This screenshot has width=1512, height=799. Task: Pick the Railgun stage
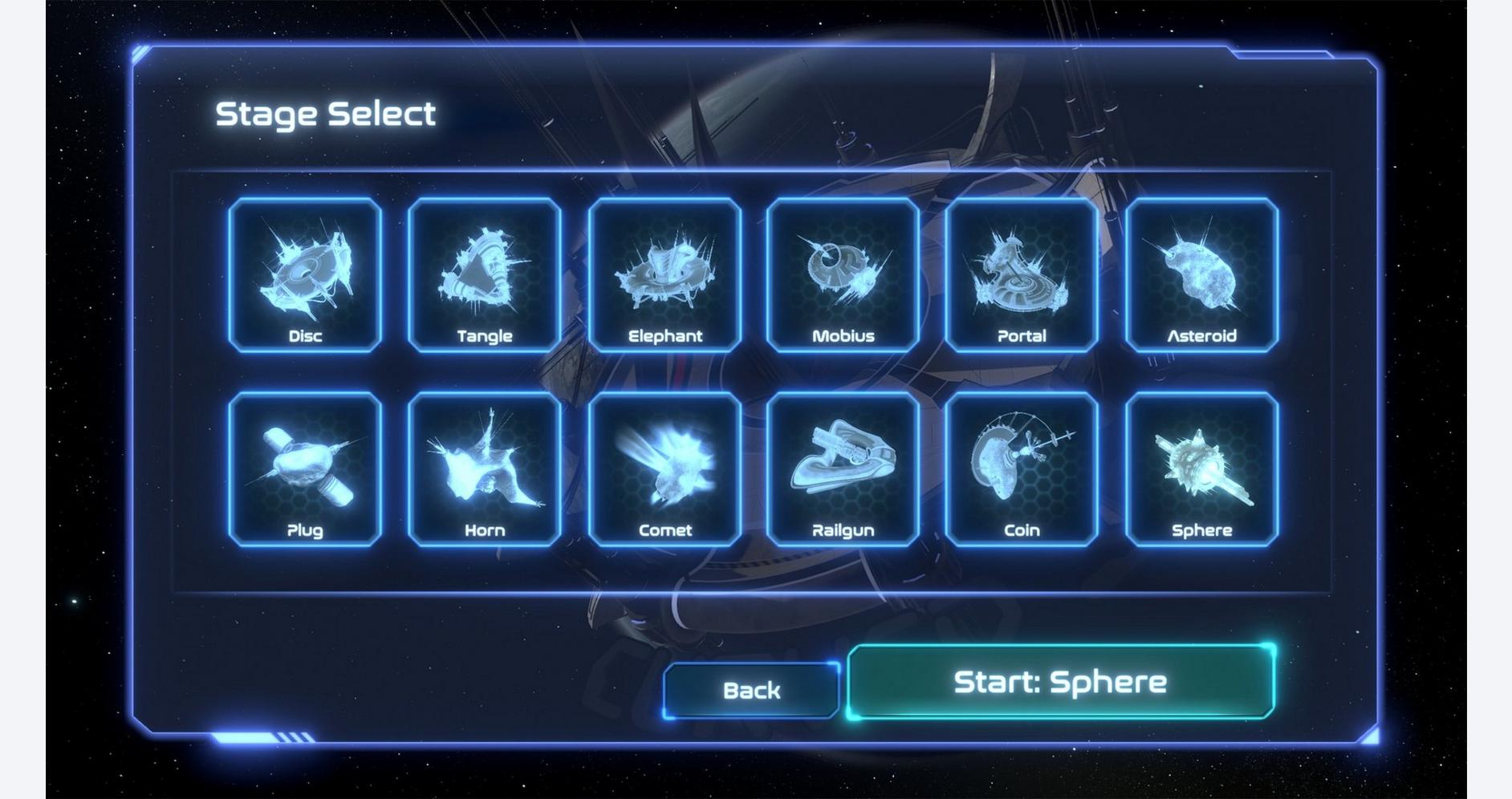[843, 469]
